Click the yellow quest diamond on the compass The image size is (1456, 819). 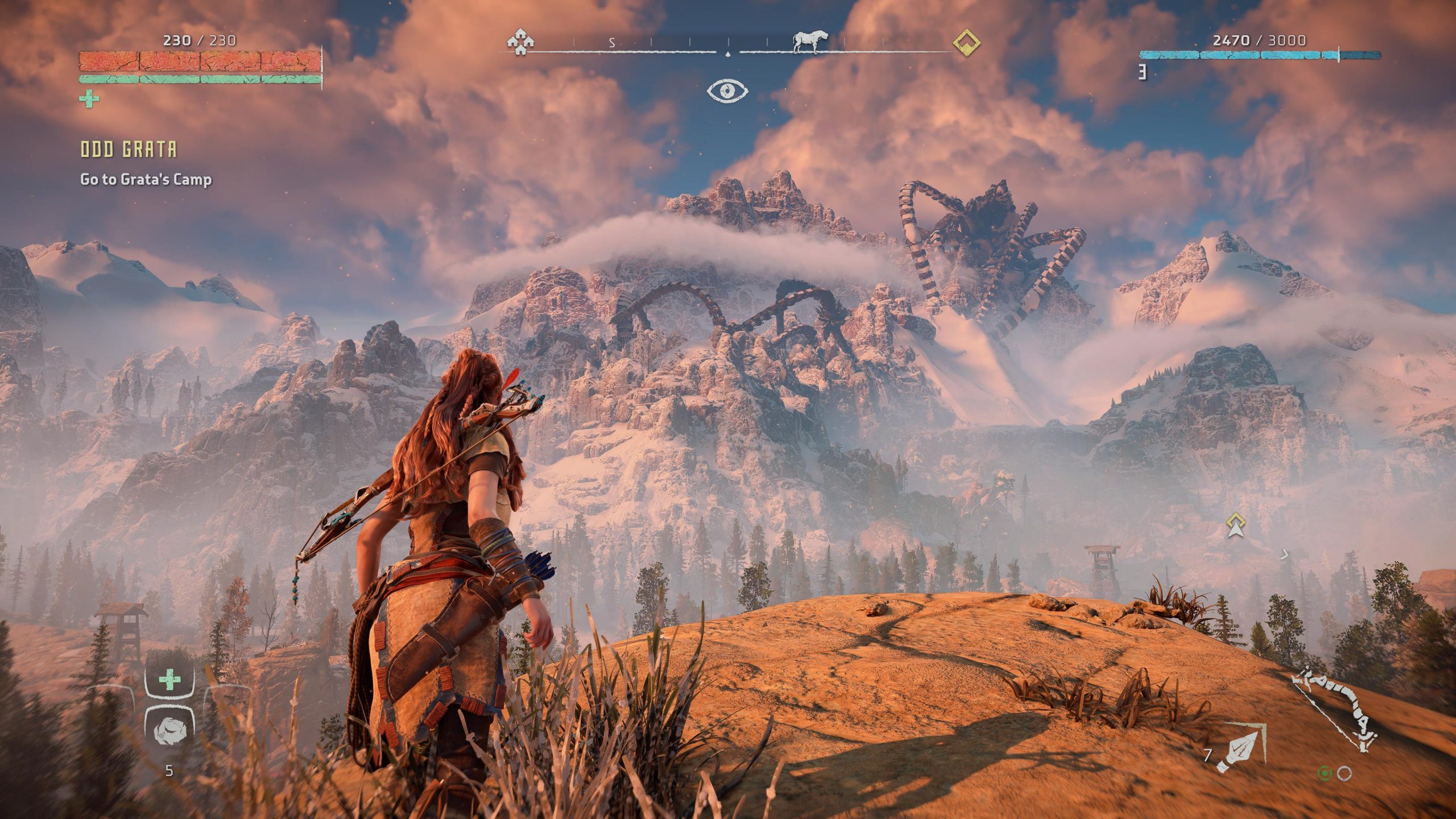[966, 43]
